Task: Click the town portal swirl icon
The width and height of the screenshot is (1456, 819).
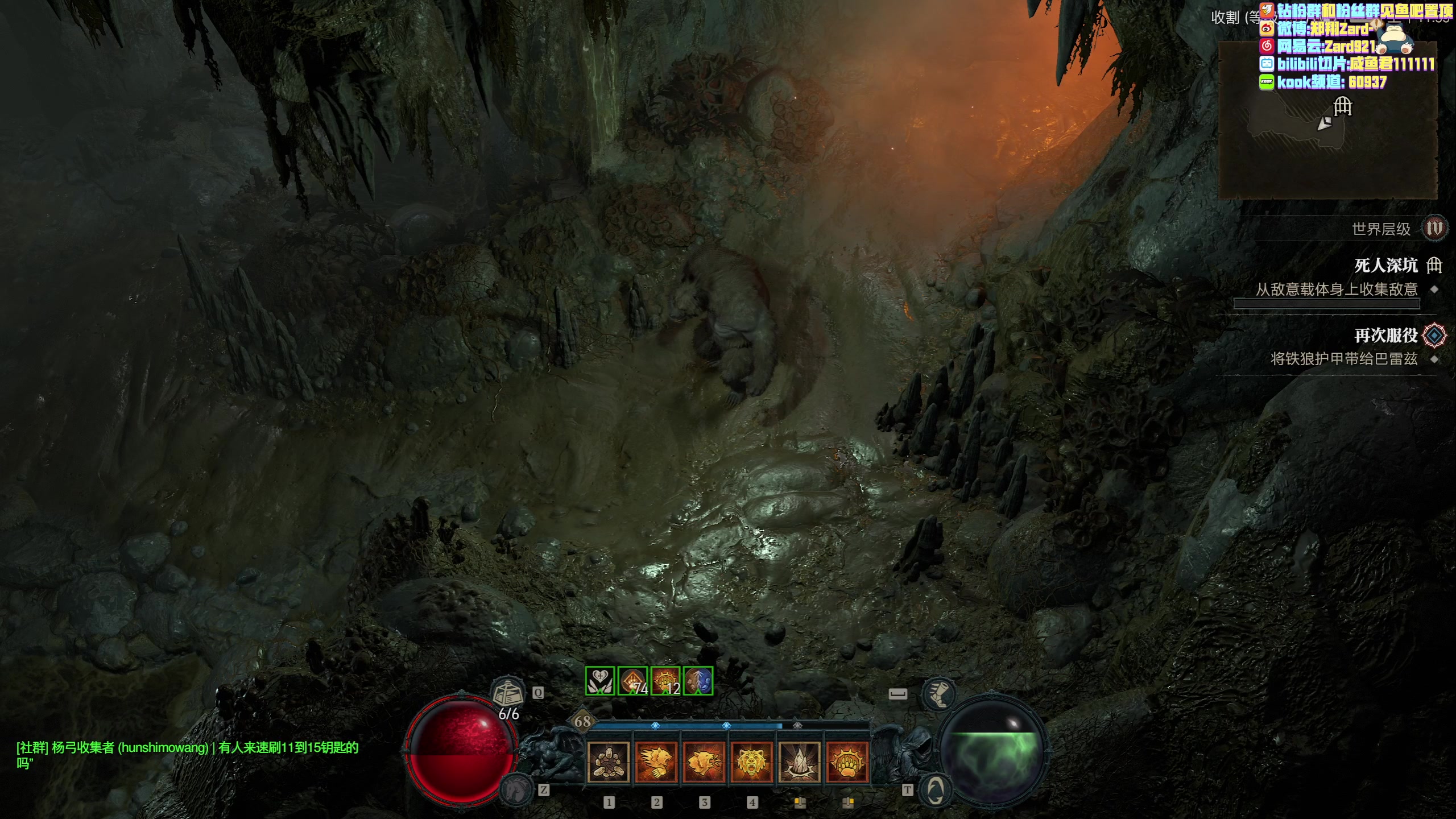Action: pos(936,790)
